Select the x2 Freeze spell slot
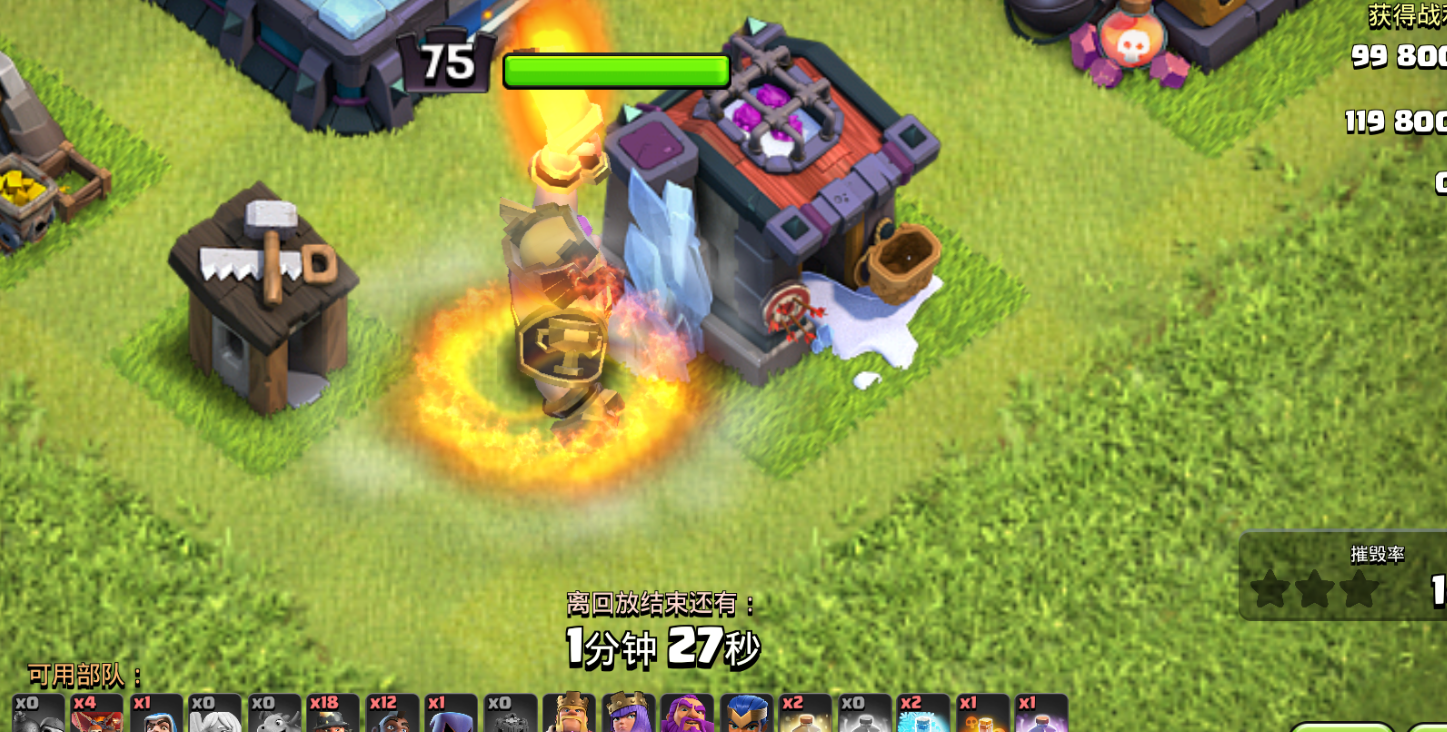Image resolution: width=1447 pixels, height=732 pixels. click(x=923, y=714)
